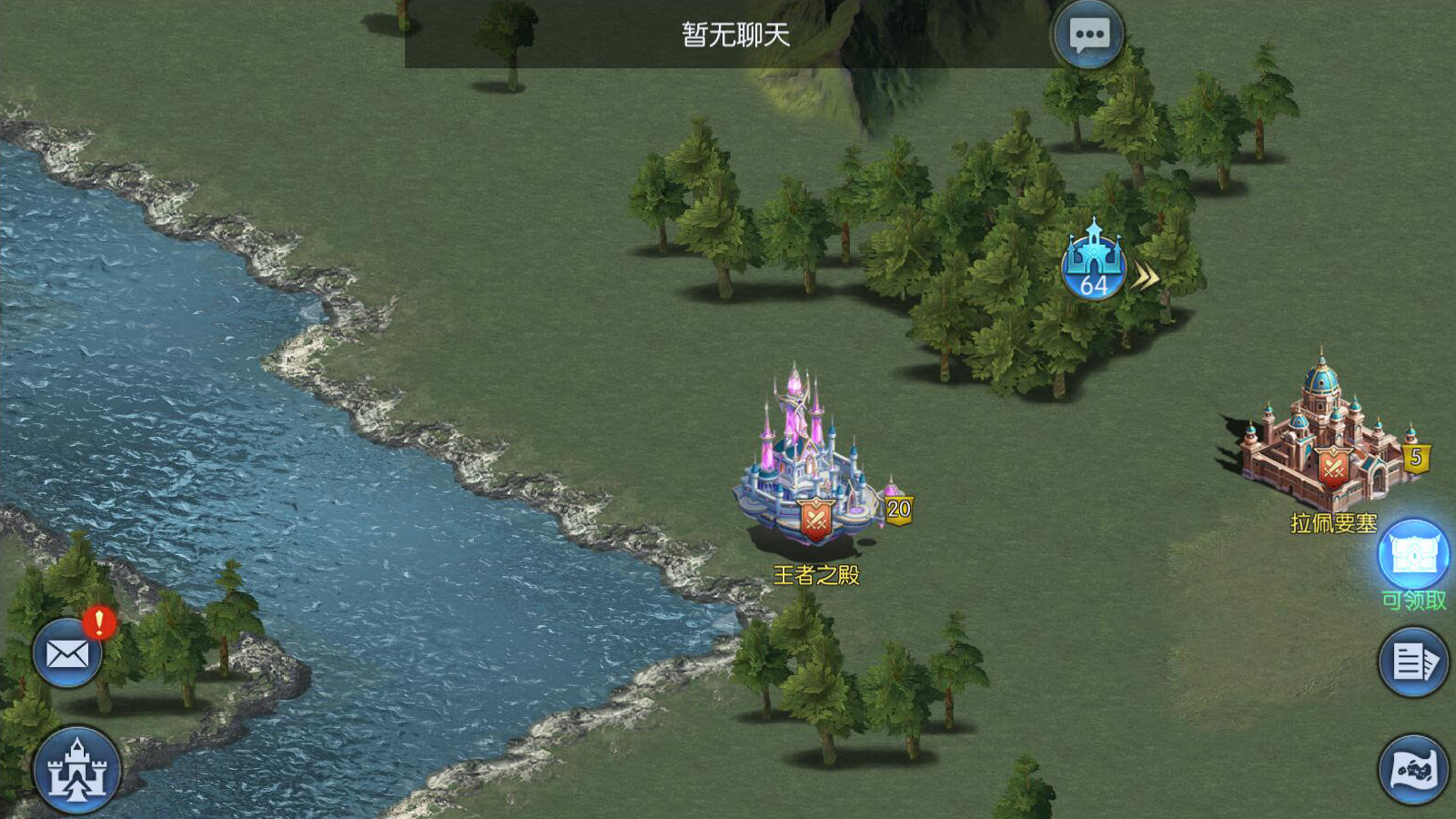The image size is (1456, 819).
Task: Select the blue crystal palace building
Action: click(x=801, y=455)
